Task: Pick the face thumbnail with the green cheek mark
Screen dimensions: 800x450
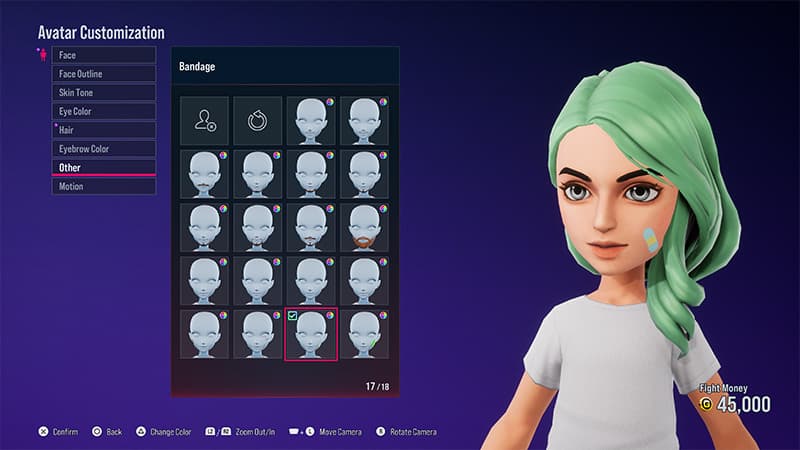Action: [364, 334]
